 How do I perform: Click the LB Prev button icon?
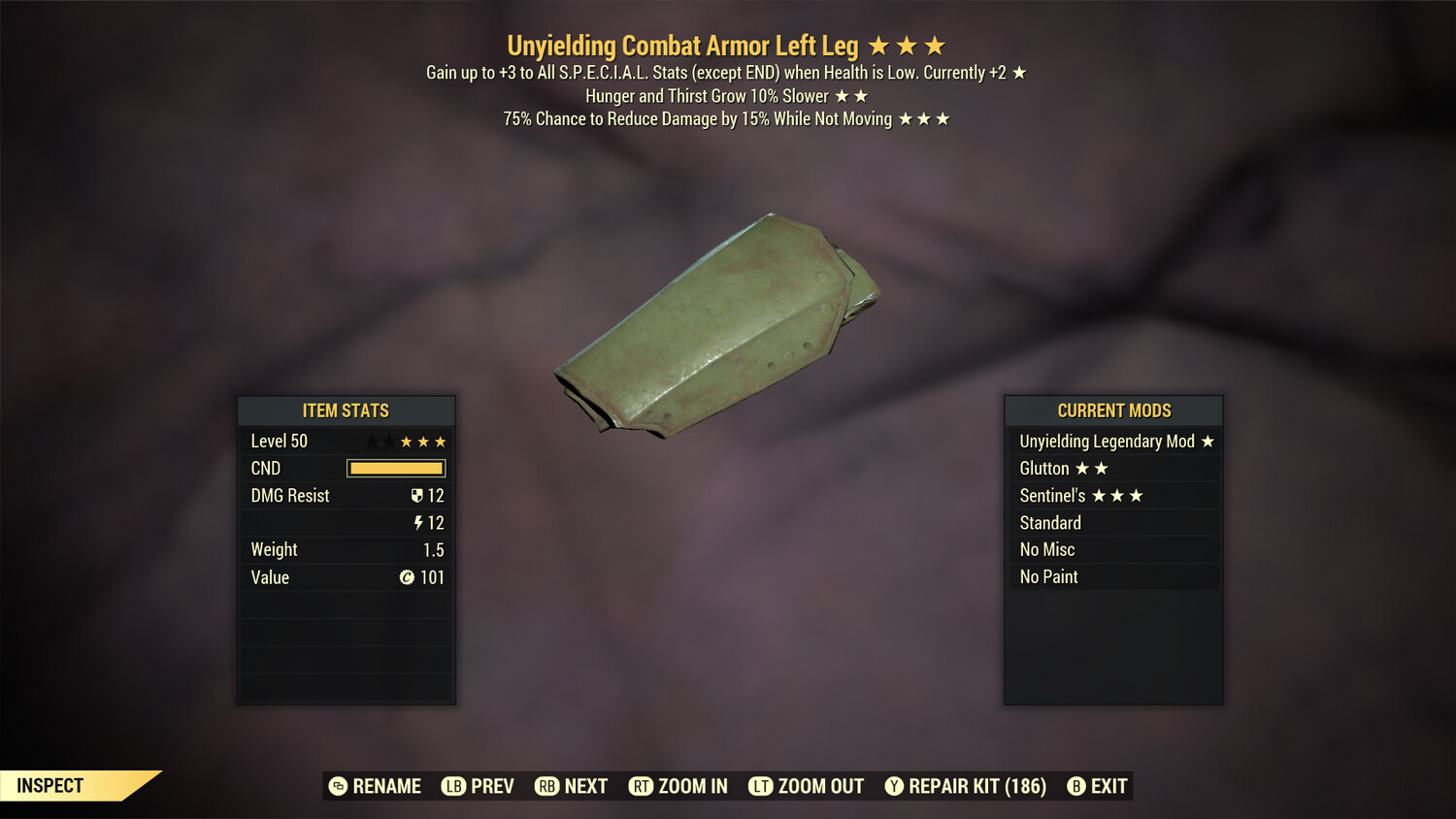(452, 787)
